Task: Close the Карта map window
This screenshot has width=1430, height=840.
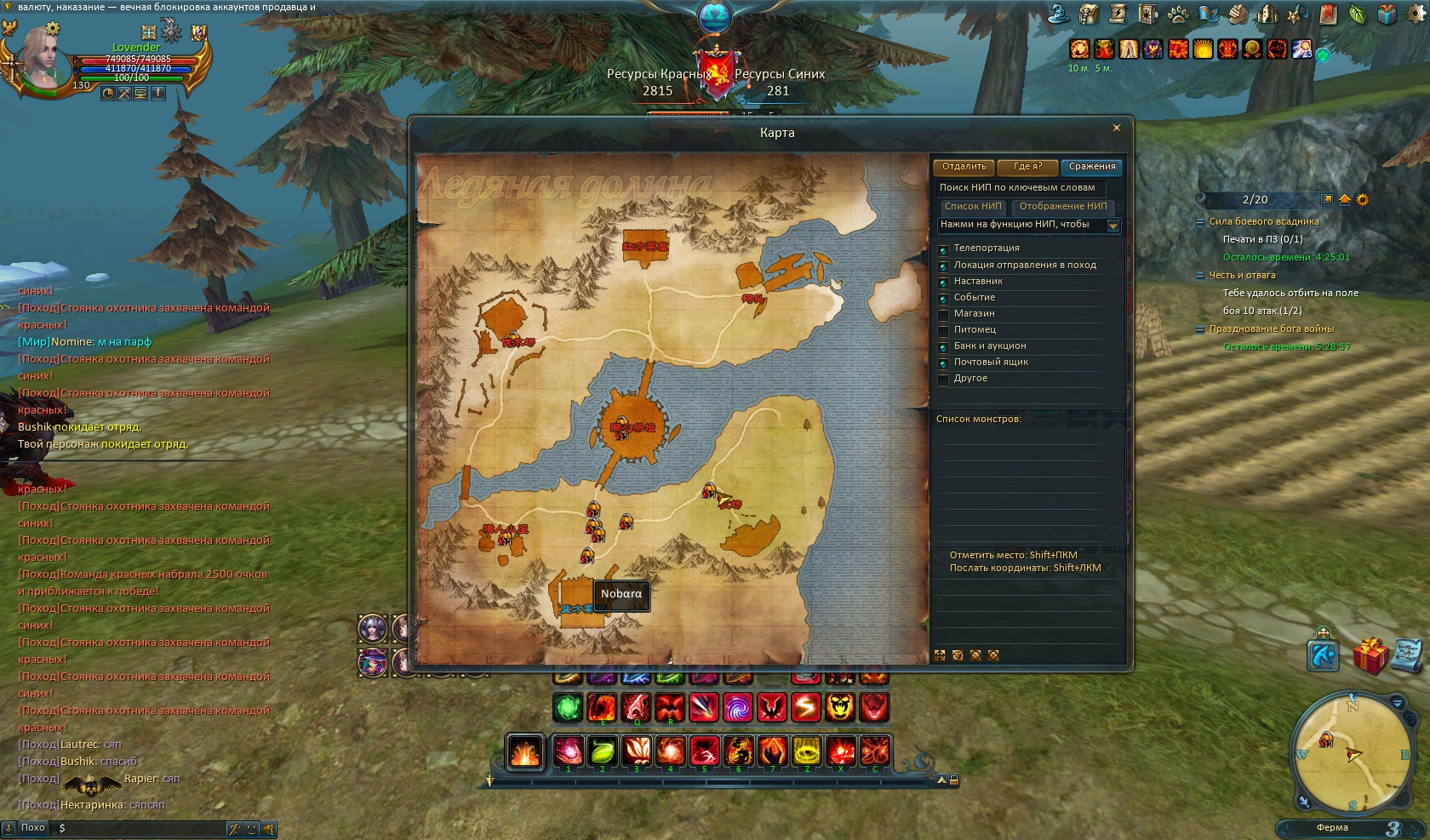Action: coord(1117,128)
